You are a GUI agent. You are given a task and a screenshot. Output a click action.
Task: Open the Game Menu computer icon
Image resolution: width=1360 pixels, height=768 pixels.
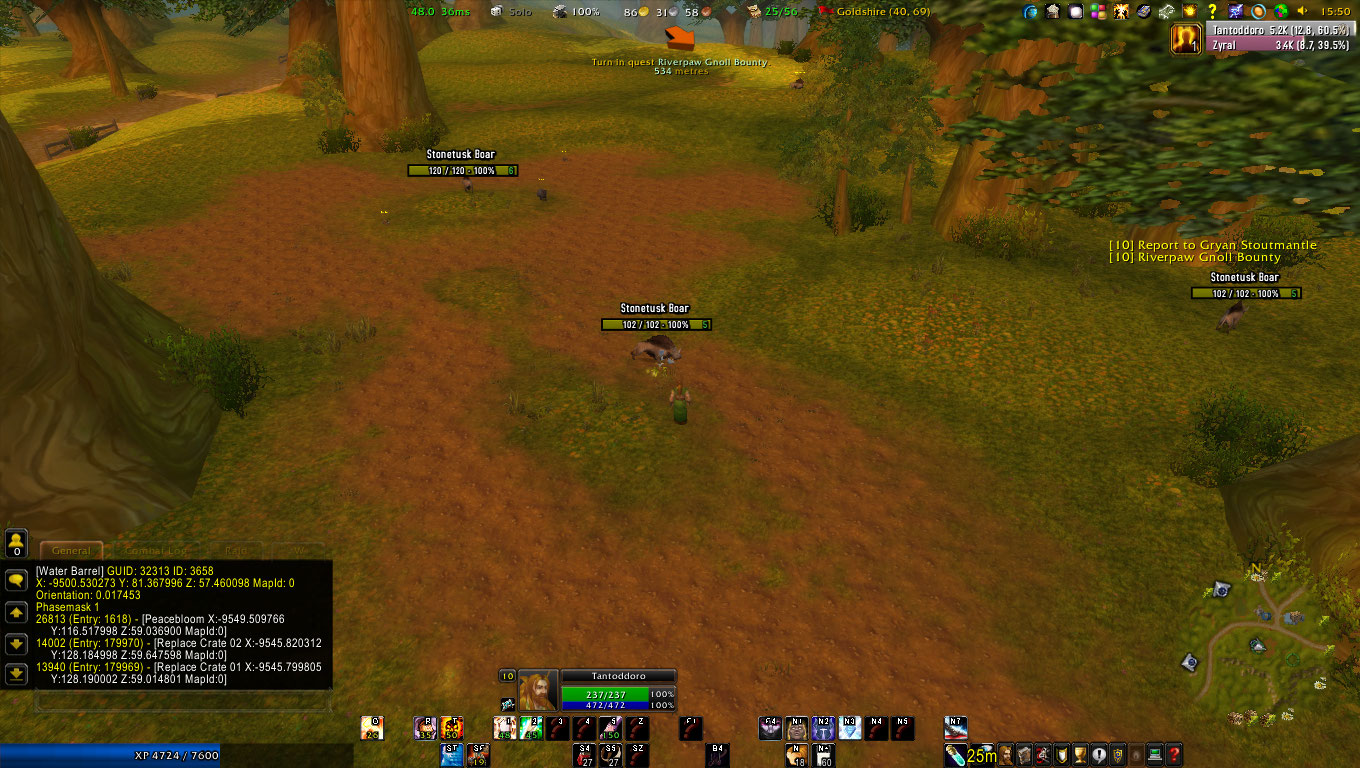pyautogui.click(x=1155, y=755)
